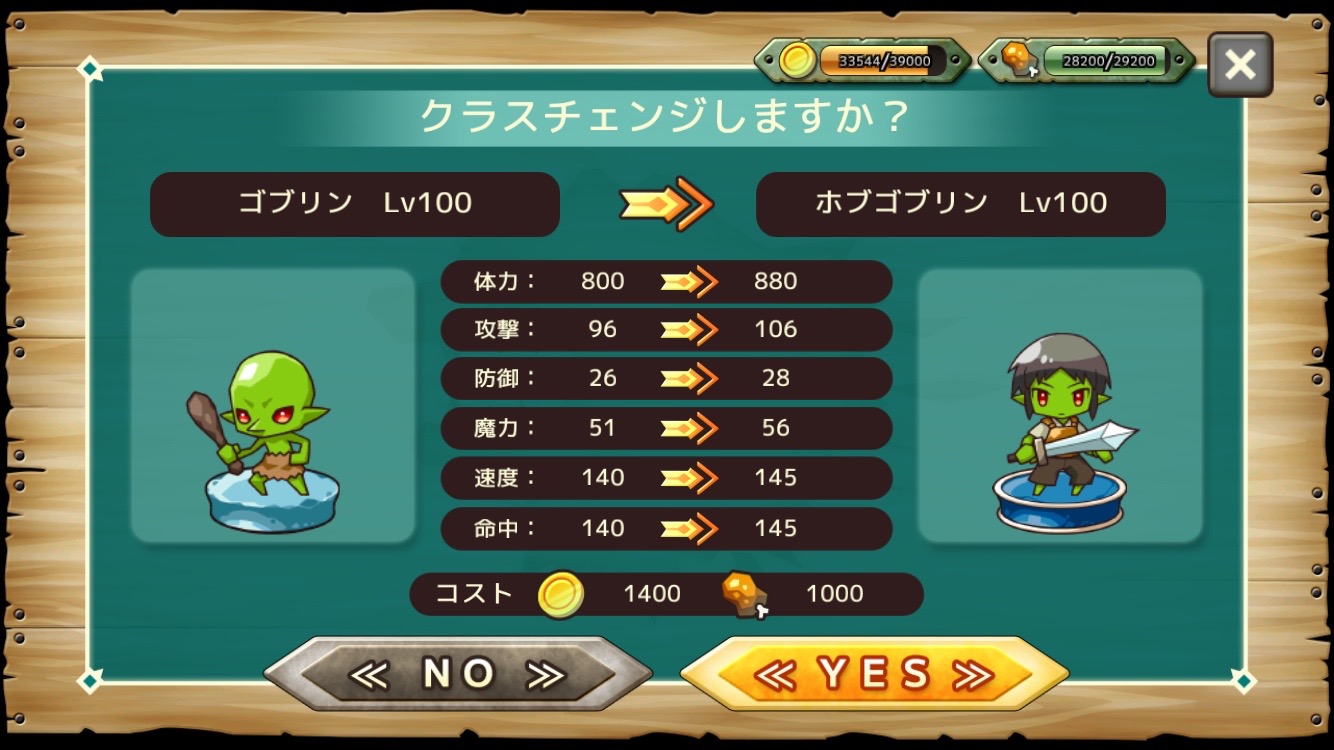This screenshot has width=1334, height=750.
Task: Close the class change dialog with X
Action: tap(1239, 65)
